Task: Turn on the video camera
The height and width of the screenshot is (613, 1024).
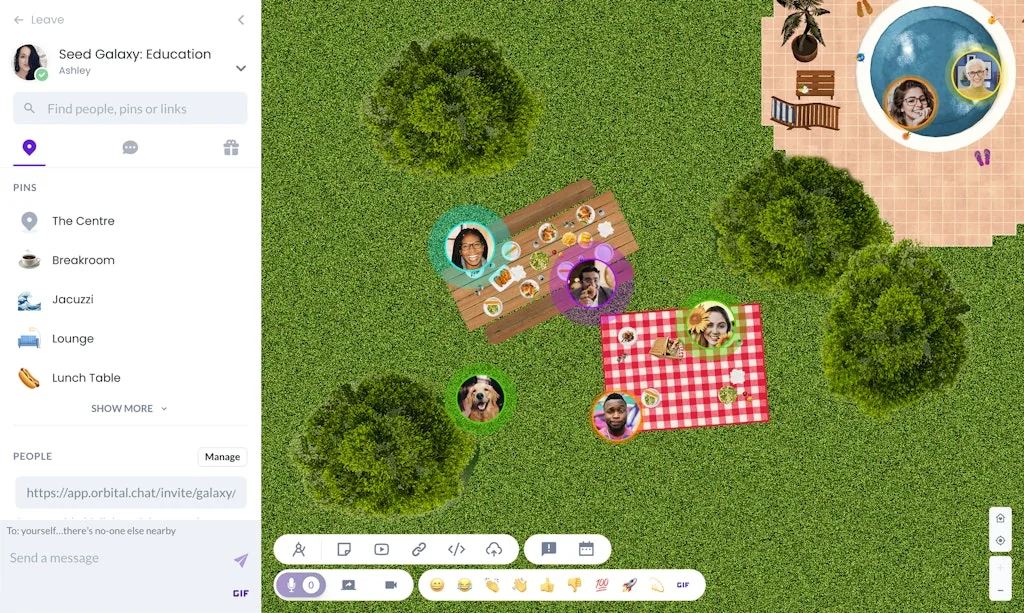Action: (391, 585)
